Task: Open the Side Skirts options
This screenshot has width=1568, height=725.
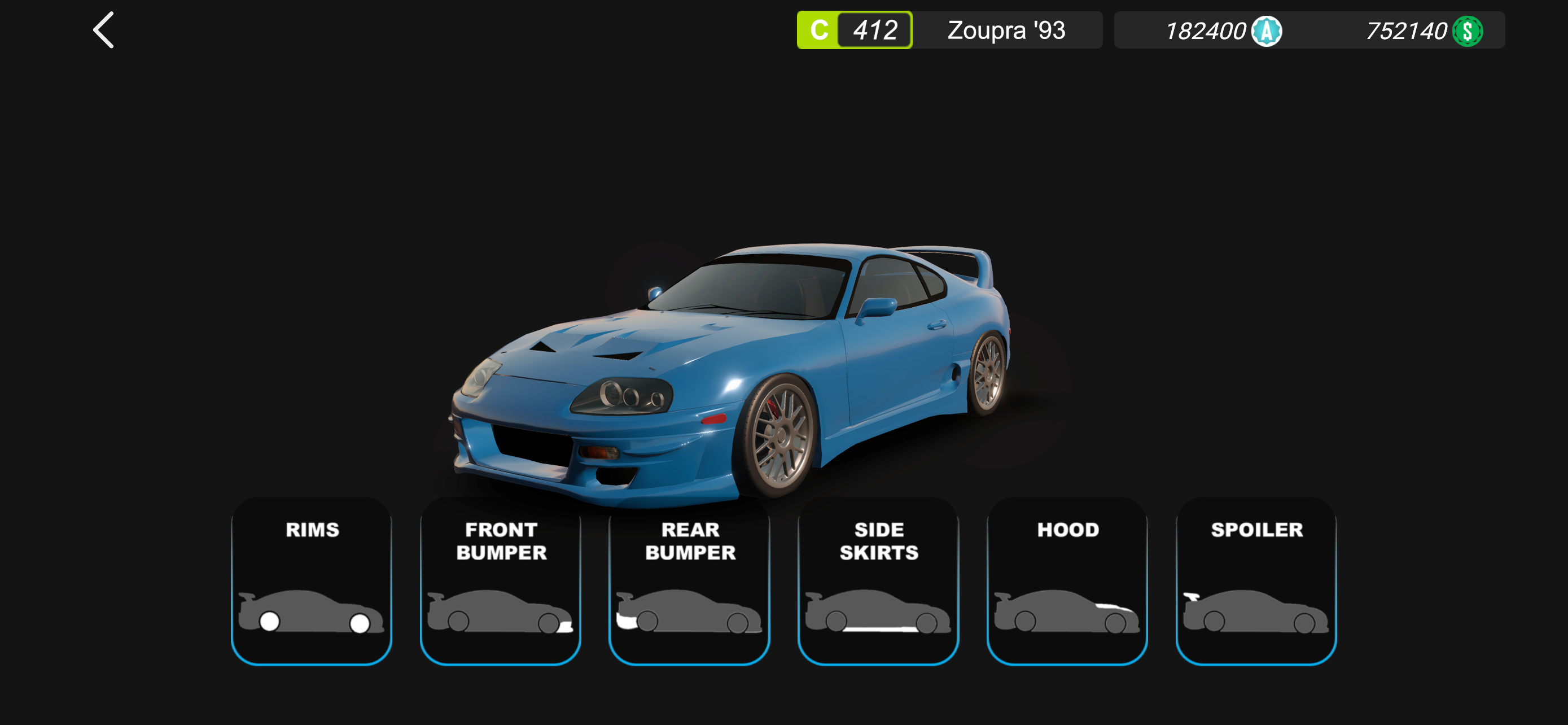Action: point(878,580)
